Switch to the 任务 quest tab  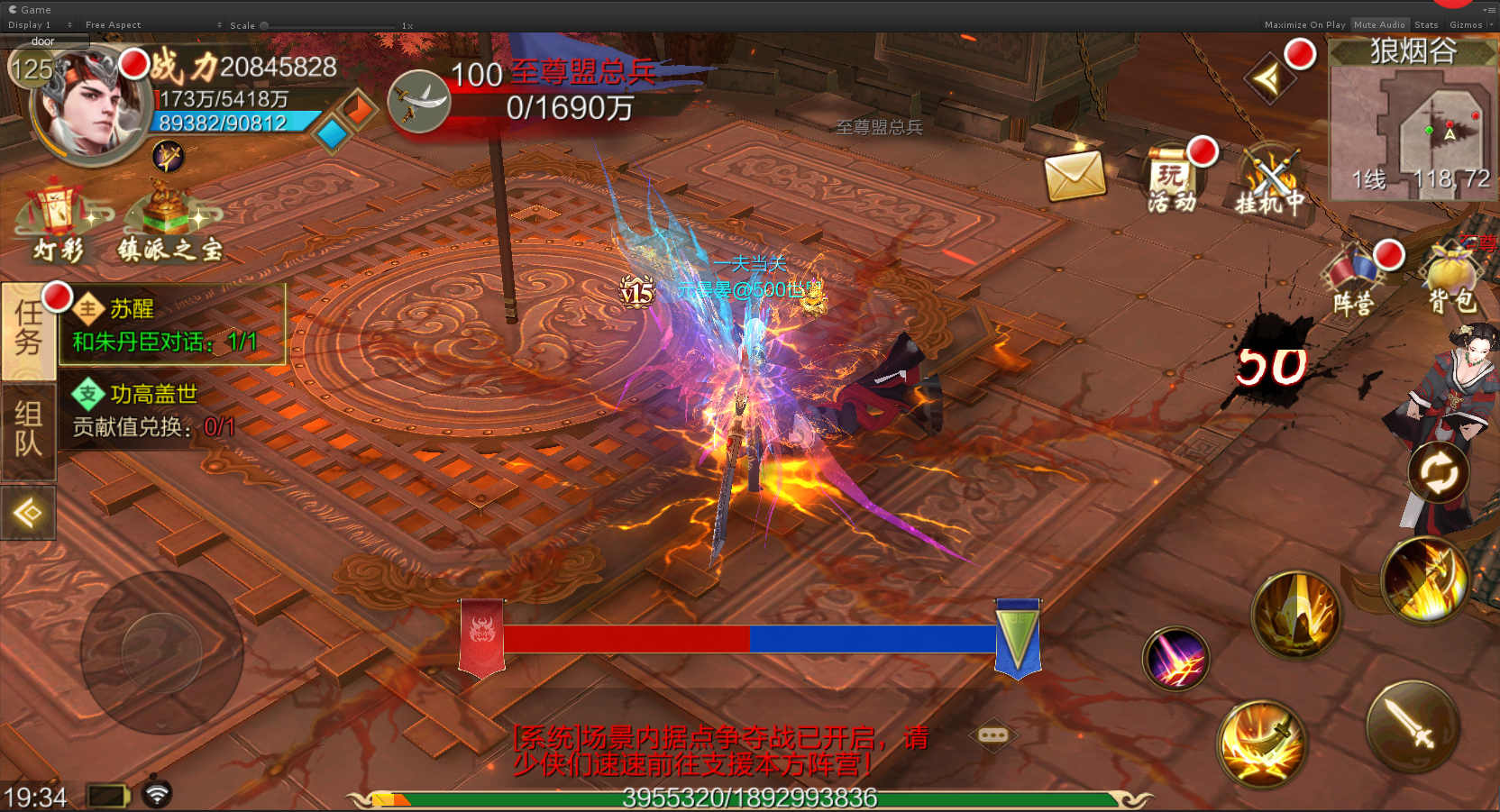click(x=28, y=329)
